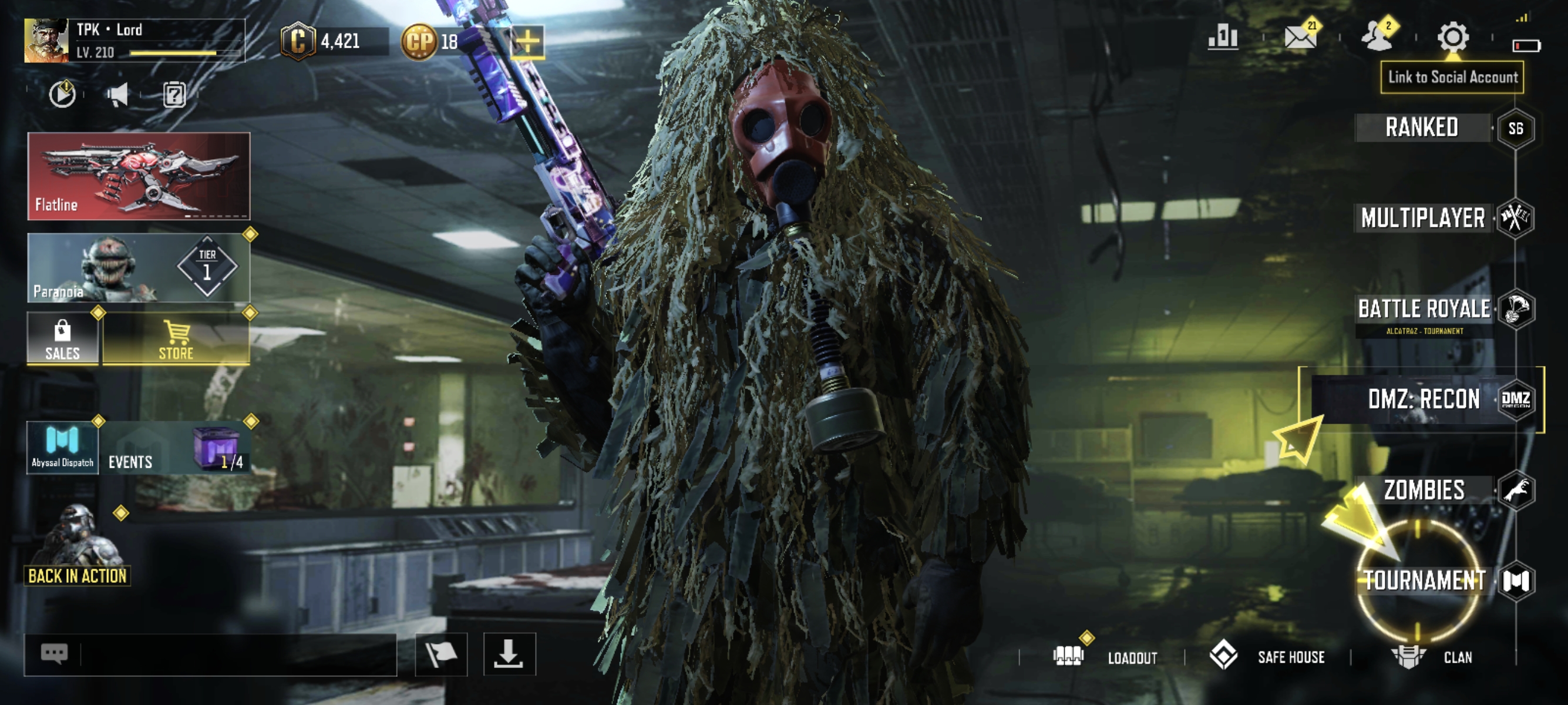
Task: Launch the Zombies mode
Action: point(1424,490)
